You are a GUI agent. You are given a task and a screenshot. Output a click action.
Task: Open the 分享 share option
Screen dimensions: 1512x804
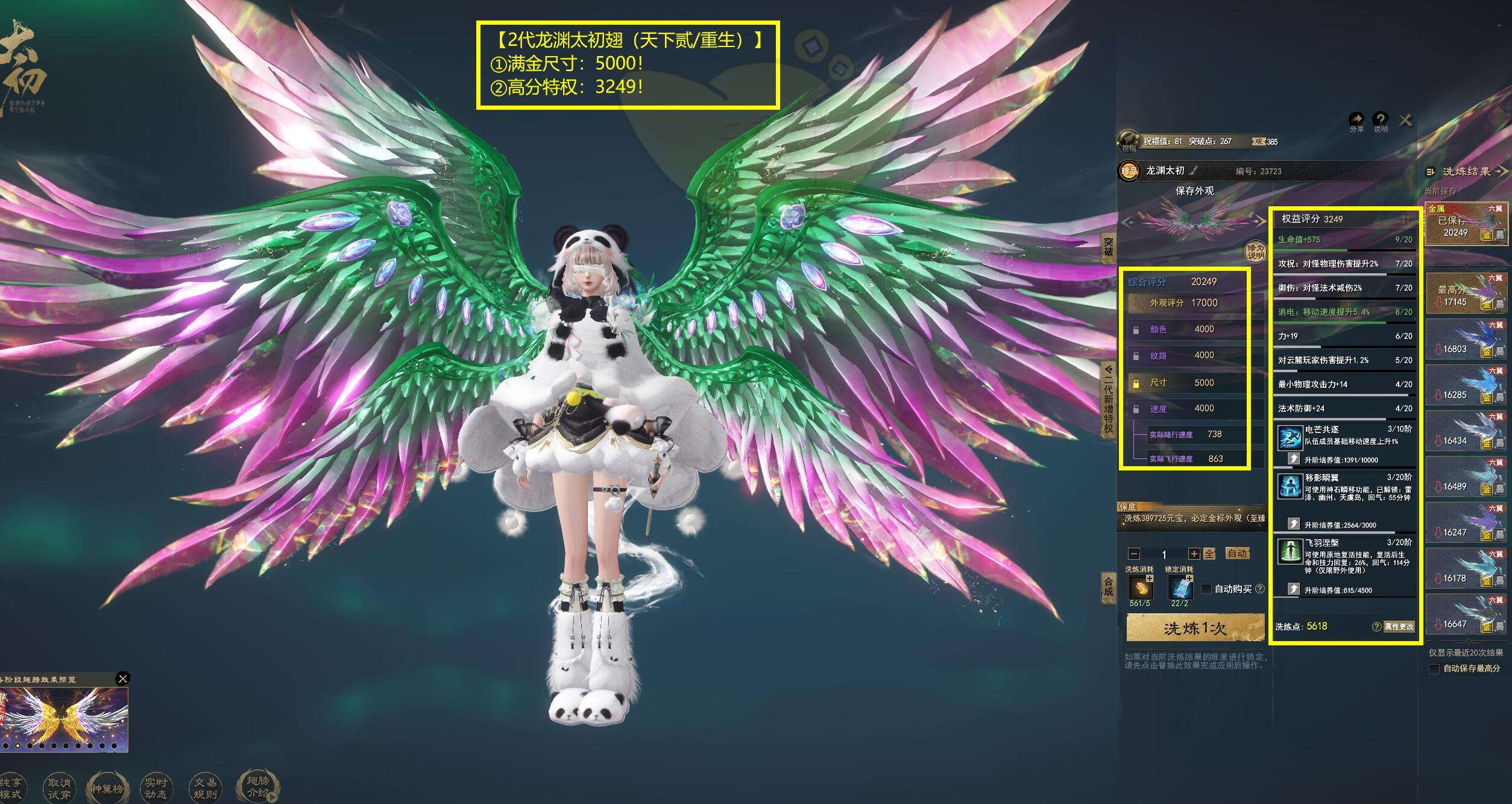tap(1356, 120)
